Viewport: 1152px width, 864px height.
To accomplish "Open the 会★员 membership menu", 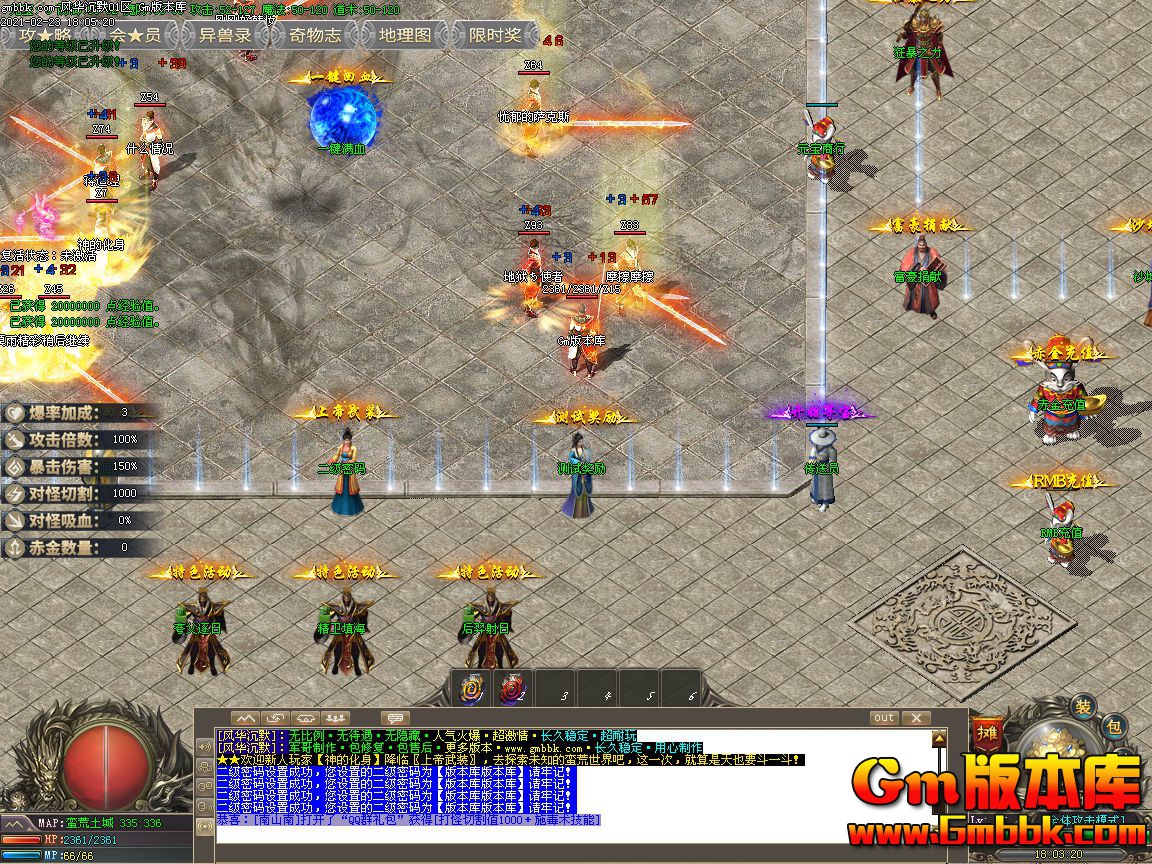I will pyautogui.click(x=135, y=35).
